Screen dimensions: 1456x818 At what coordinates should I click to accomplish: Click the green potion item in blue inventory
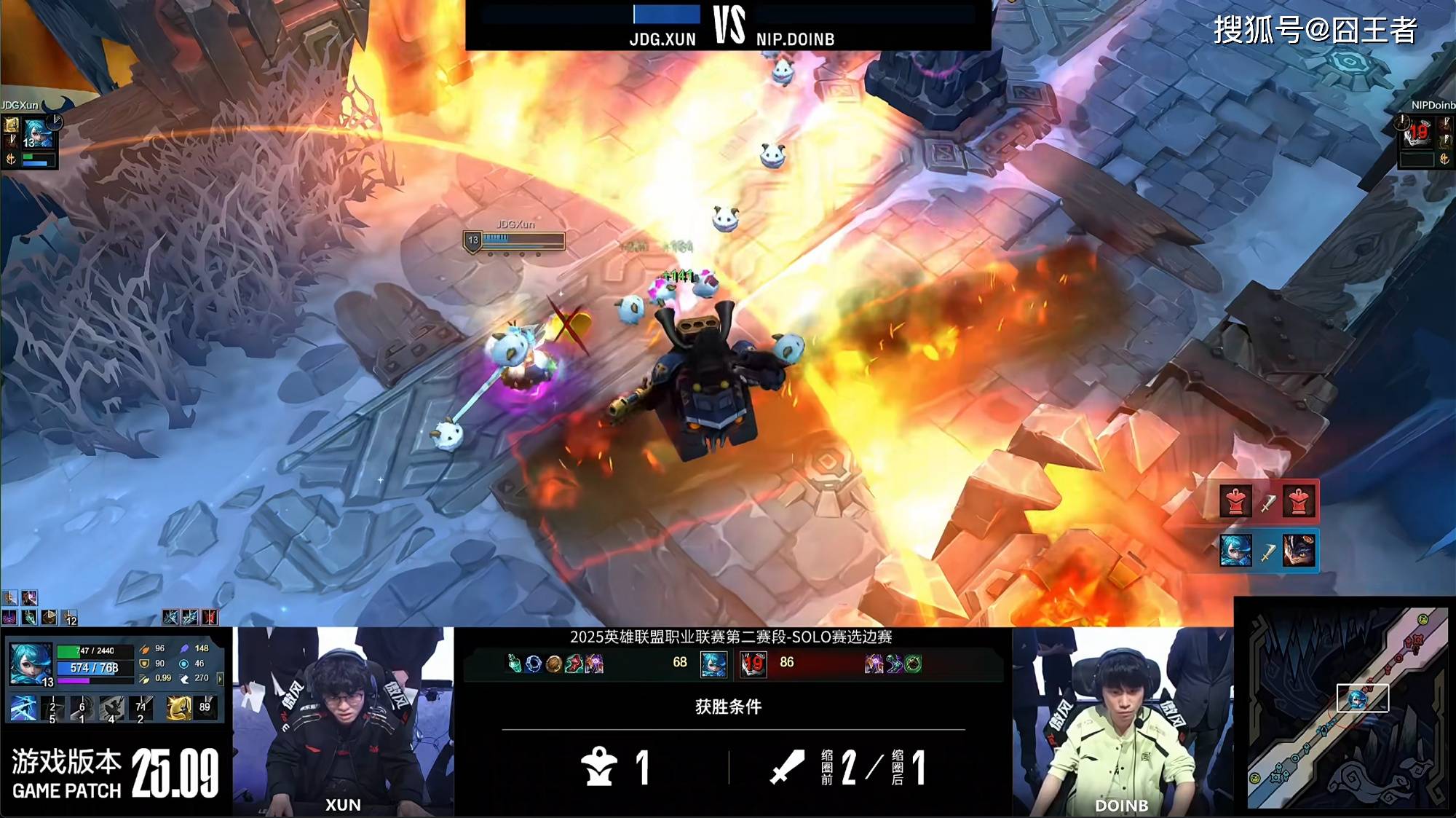tap(514, 664)
